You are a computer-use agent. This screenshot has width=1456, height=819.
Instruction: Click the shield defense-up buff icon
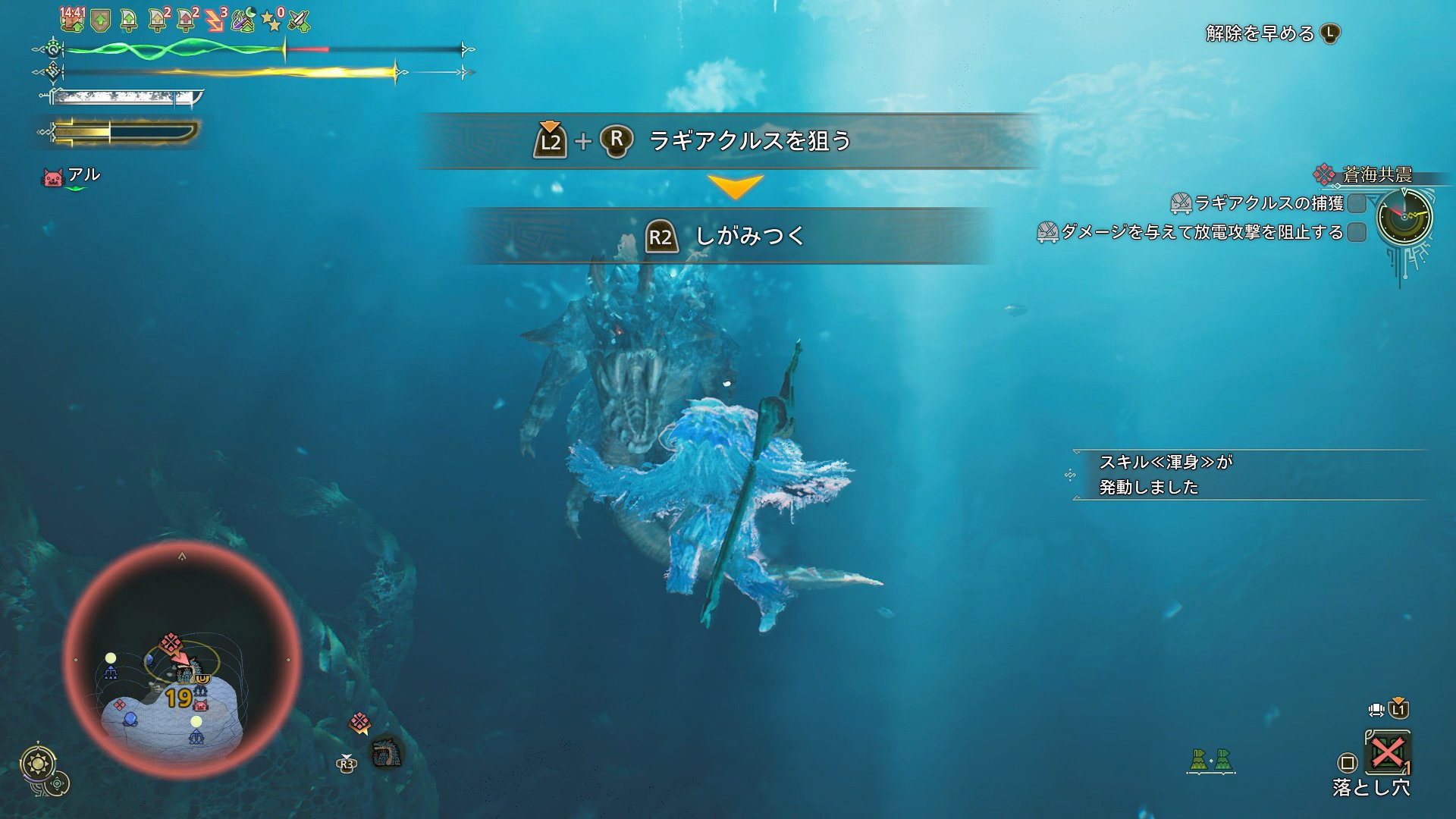tap(99, 20)
